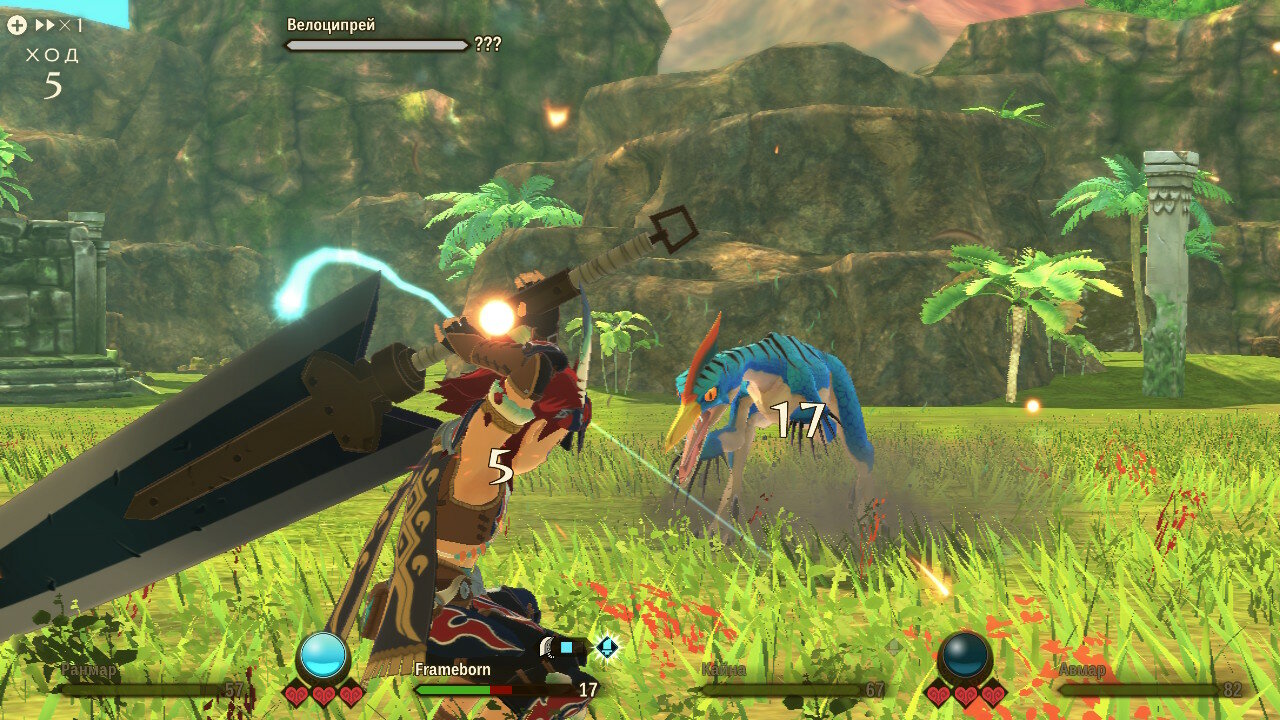The image size is (1280, 720).
Task: Choose the Кайна party member panel
Action: point(792,680)
